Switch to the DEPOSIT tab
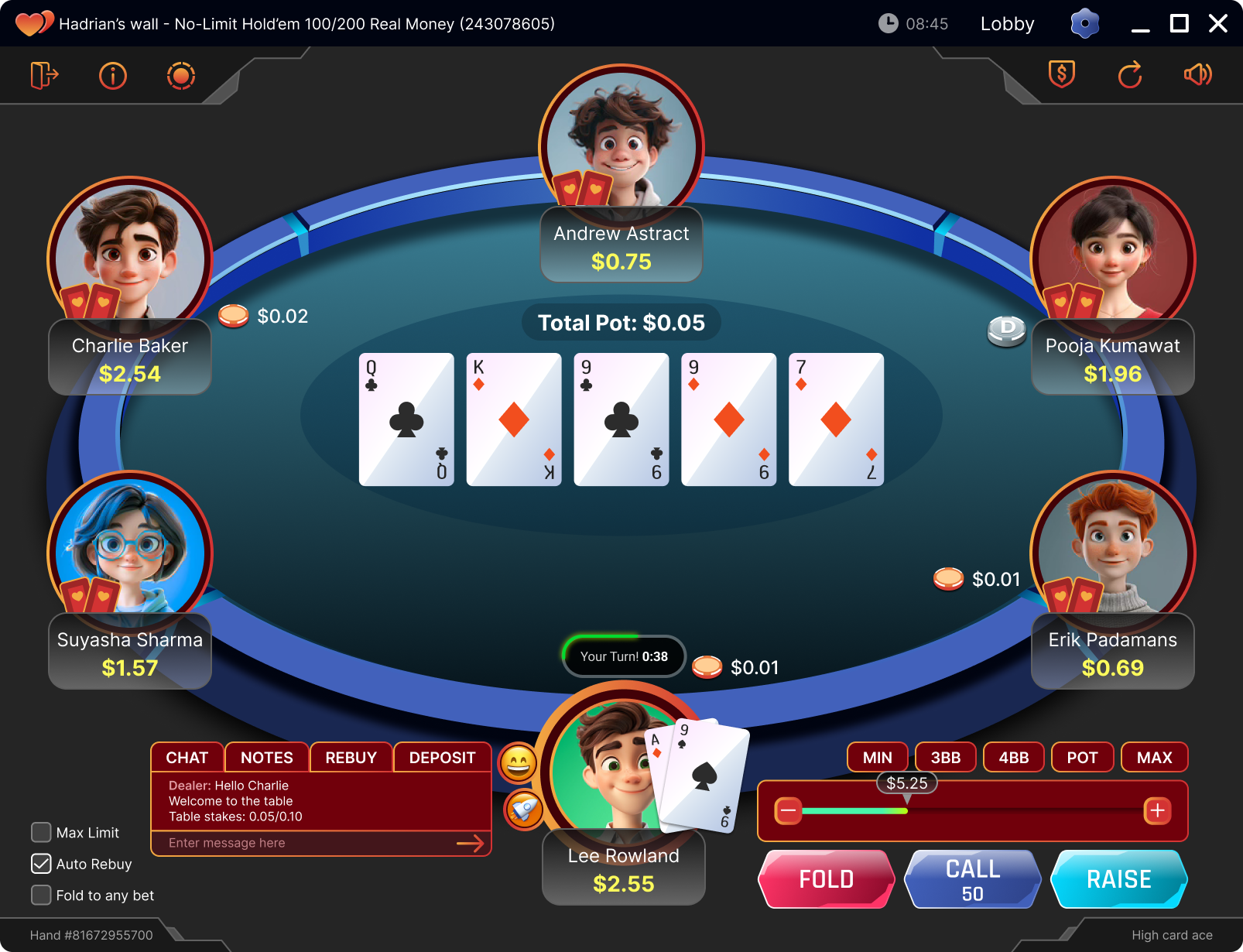Screen dimensions: 1243x952 point(442,757)
